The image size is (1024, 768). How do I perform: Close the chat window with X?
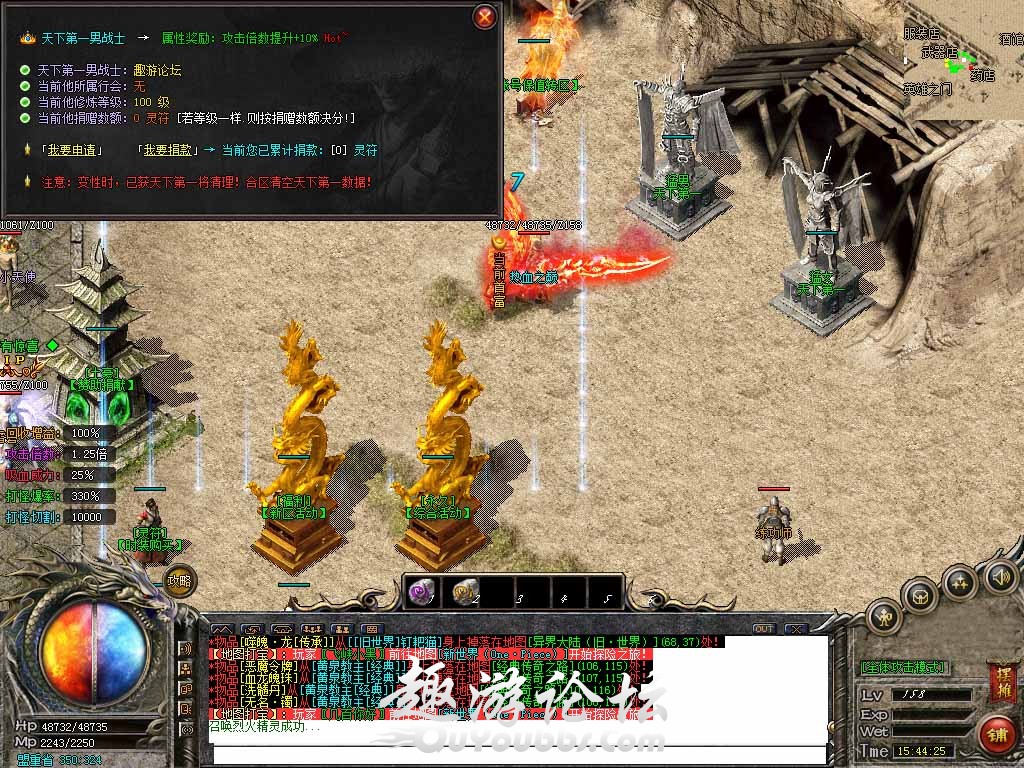tap(795, 629)
